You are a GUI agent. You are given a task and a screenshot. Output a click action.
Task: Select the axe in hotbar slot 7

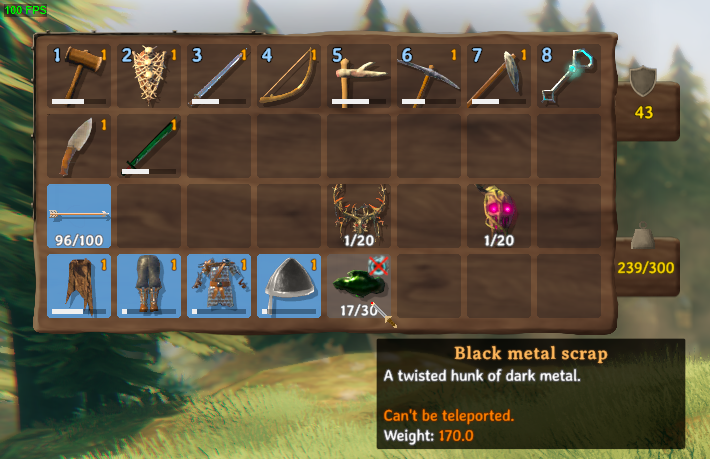[x=499, y=76]
